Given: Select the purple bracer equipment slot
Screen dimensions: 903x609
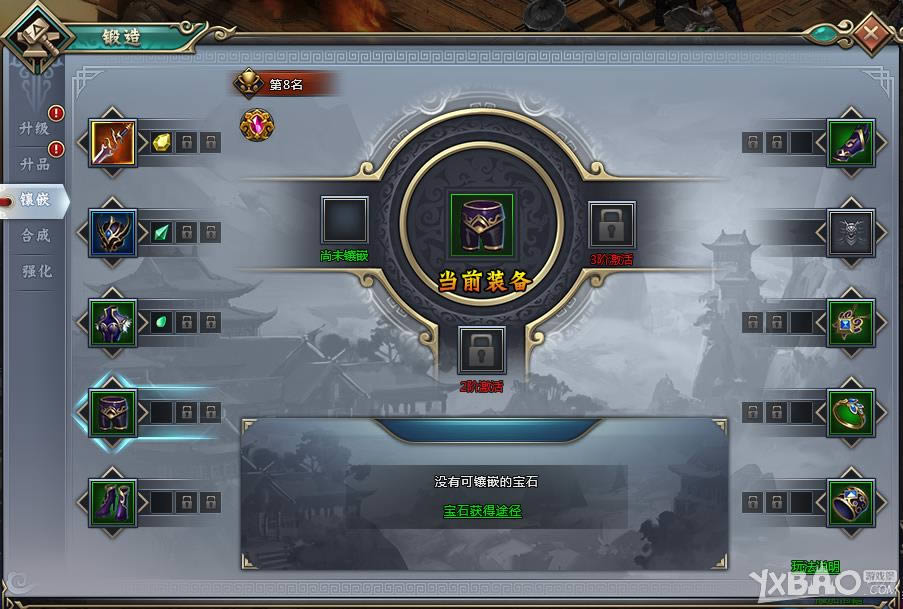Looking at the screenshot, I should 851,143.
